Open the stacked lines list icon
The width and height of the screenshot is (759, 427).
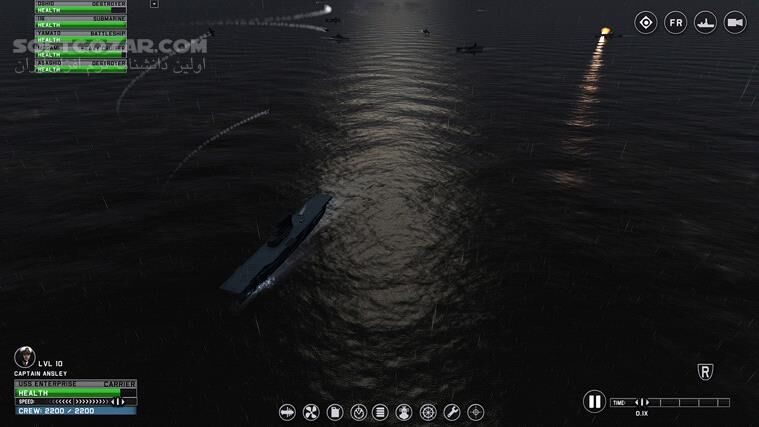point(381,412)
